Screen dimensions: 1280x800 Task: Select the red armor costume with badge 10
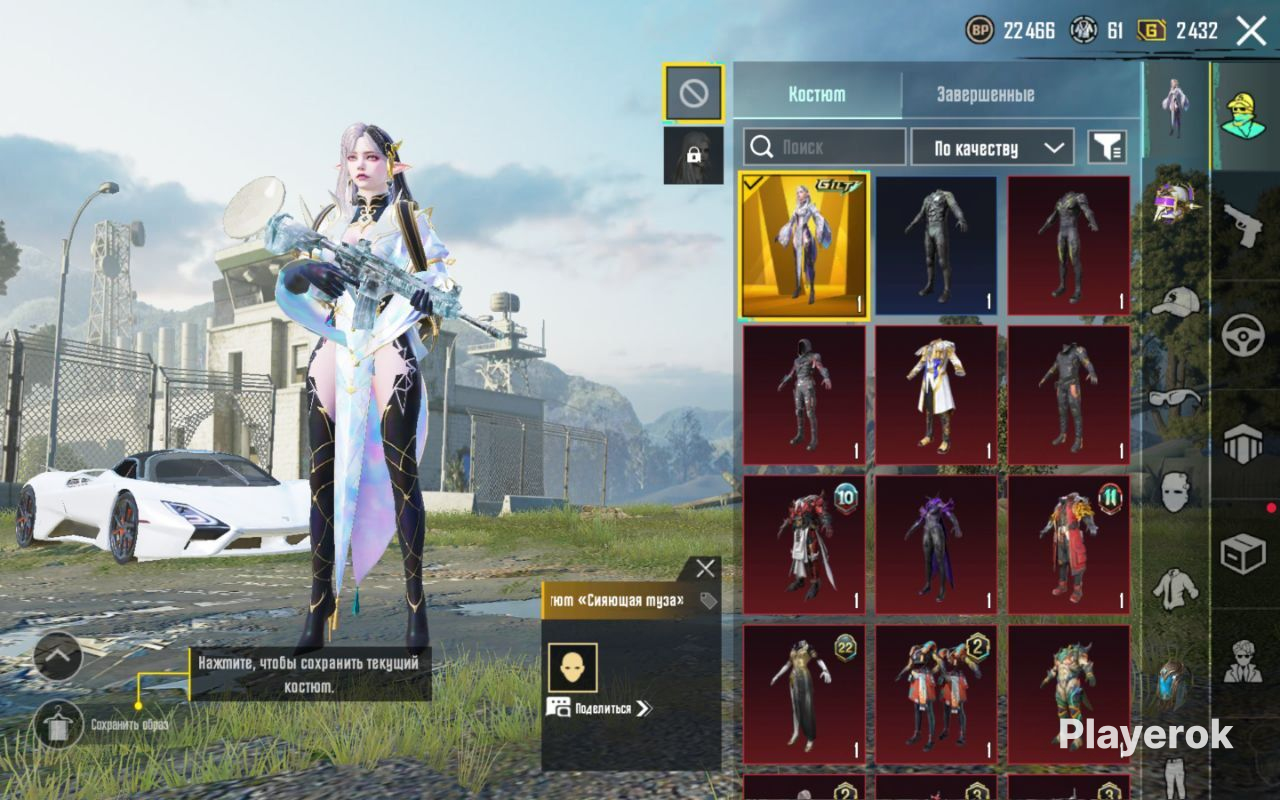click(804, 545)
